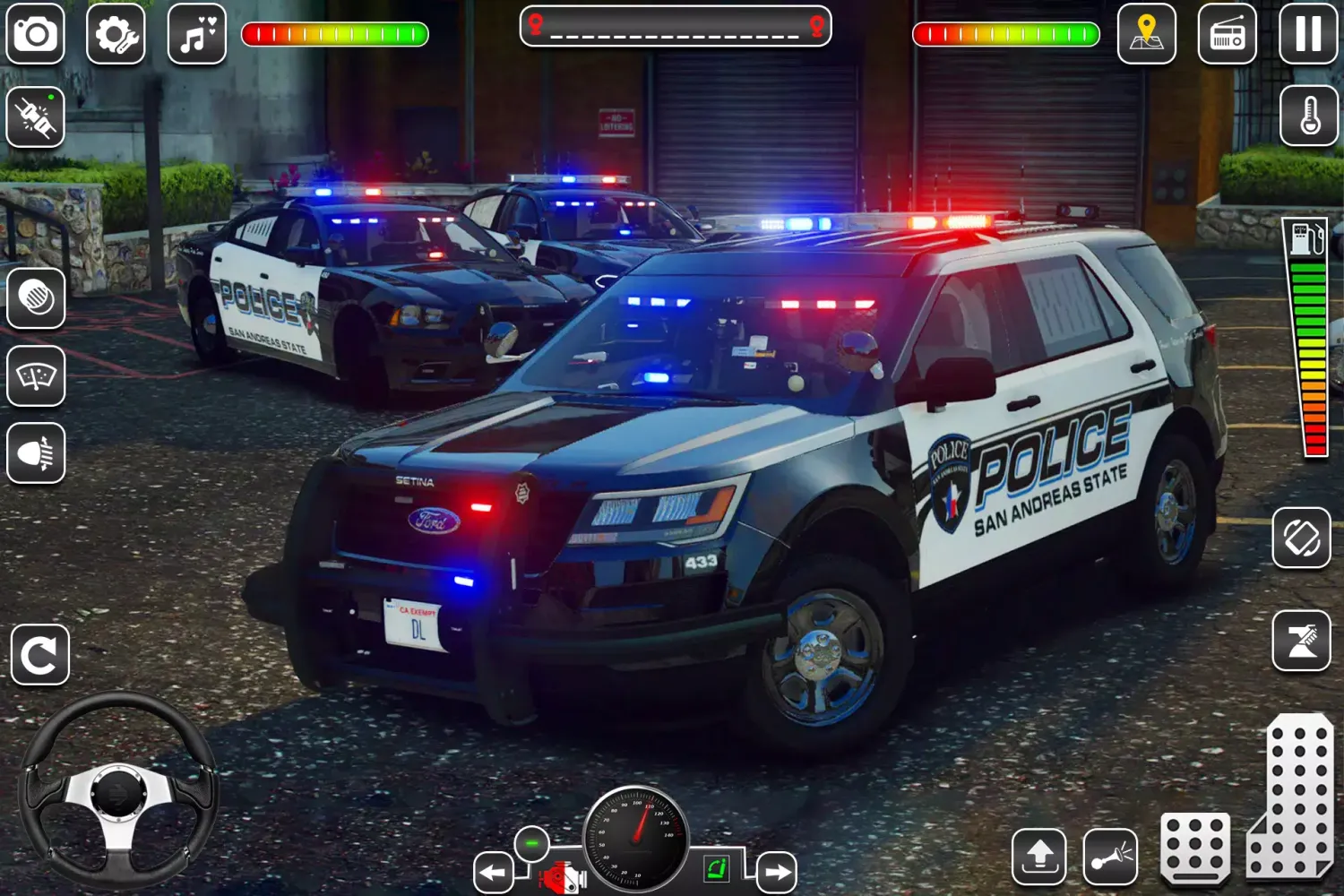This screenshot has width=1344, height=896.
Task: Switch camera view with green seat icon
Action: (717, 867)
